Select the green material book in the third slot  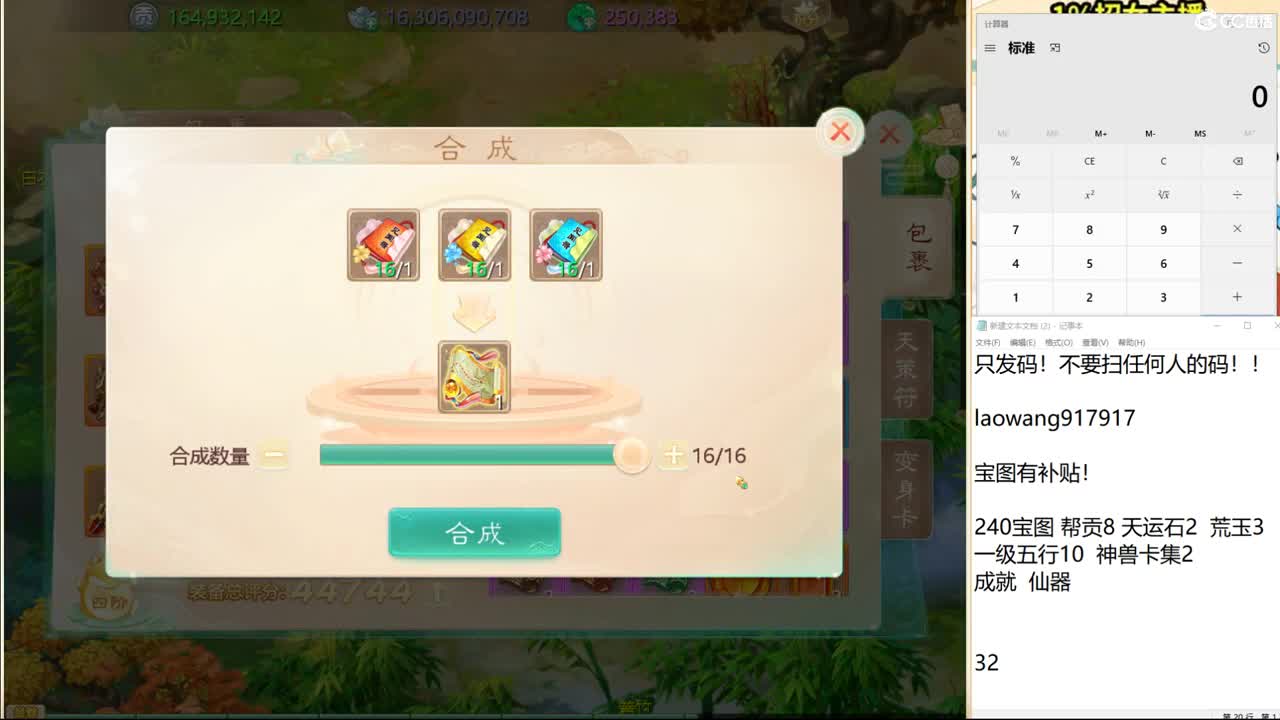[566, 244]
